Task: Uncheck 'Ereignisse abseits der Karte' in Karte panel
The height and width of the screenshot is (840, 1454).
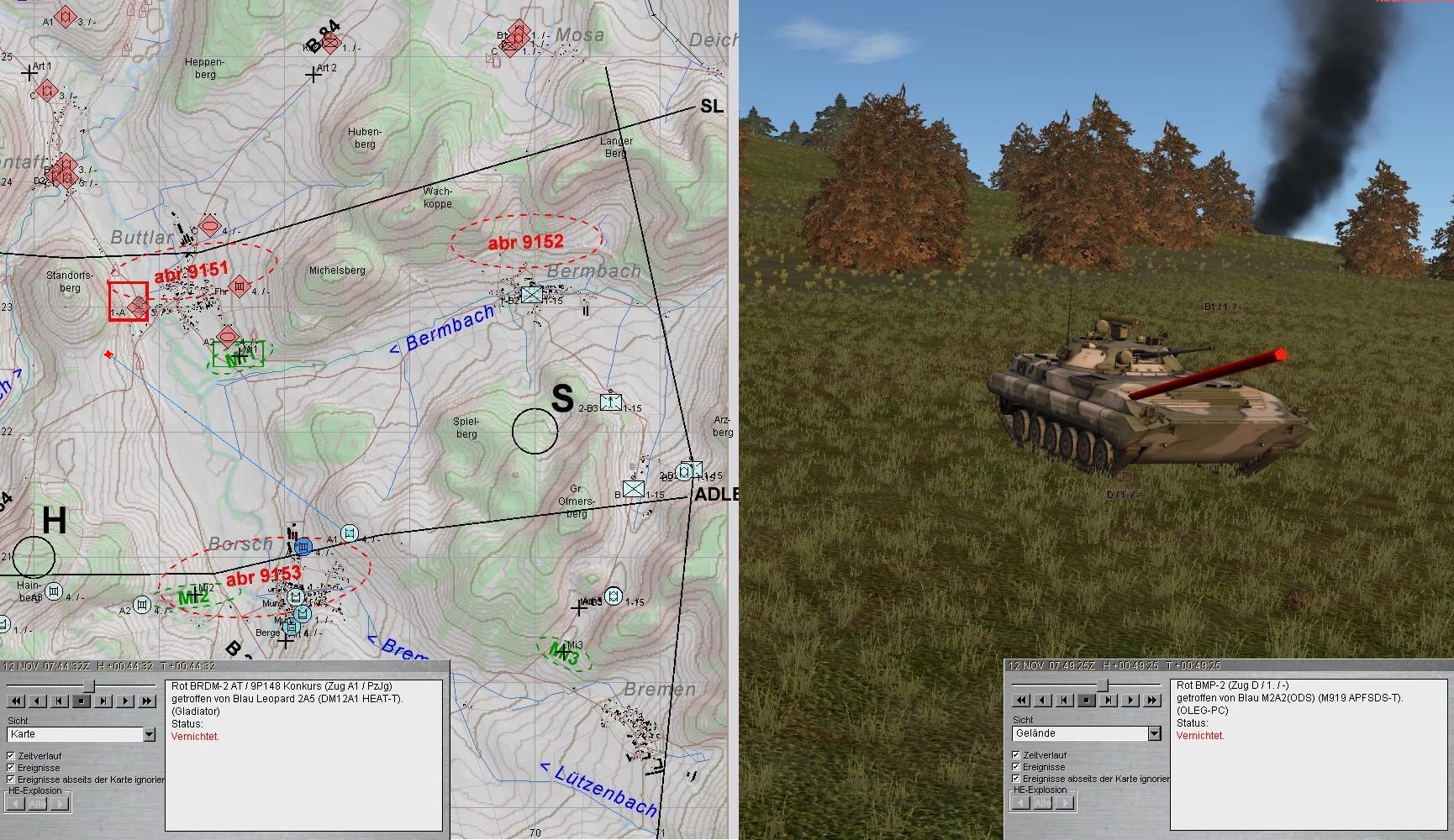Action: pyautogui.click(x=11, y=780)
